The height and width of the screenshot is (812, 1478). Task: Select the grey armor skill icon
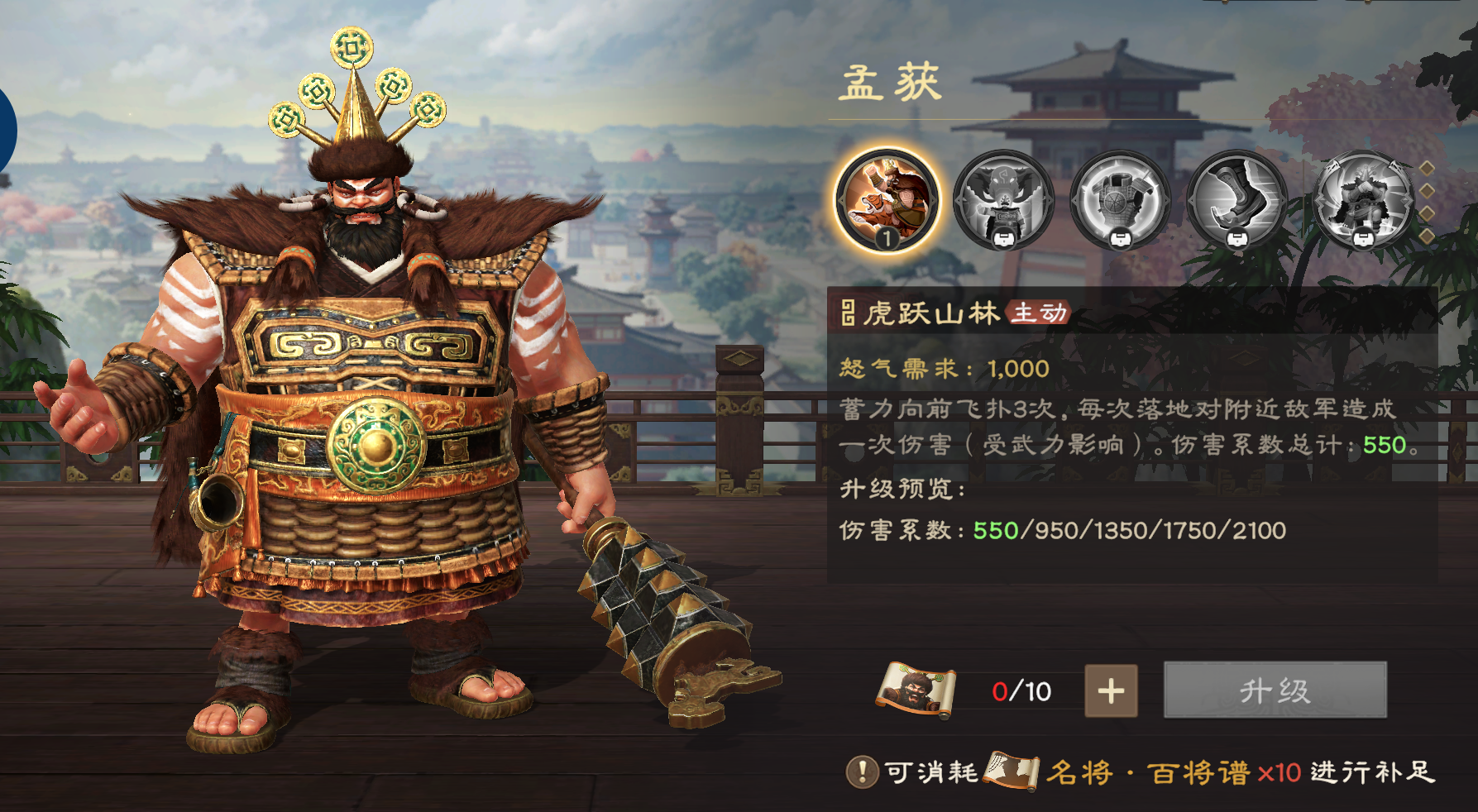coord(1119,198)
